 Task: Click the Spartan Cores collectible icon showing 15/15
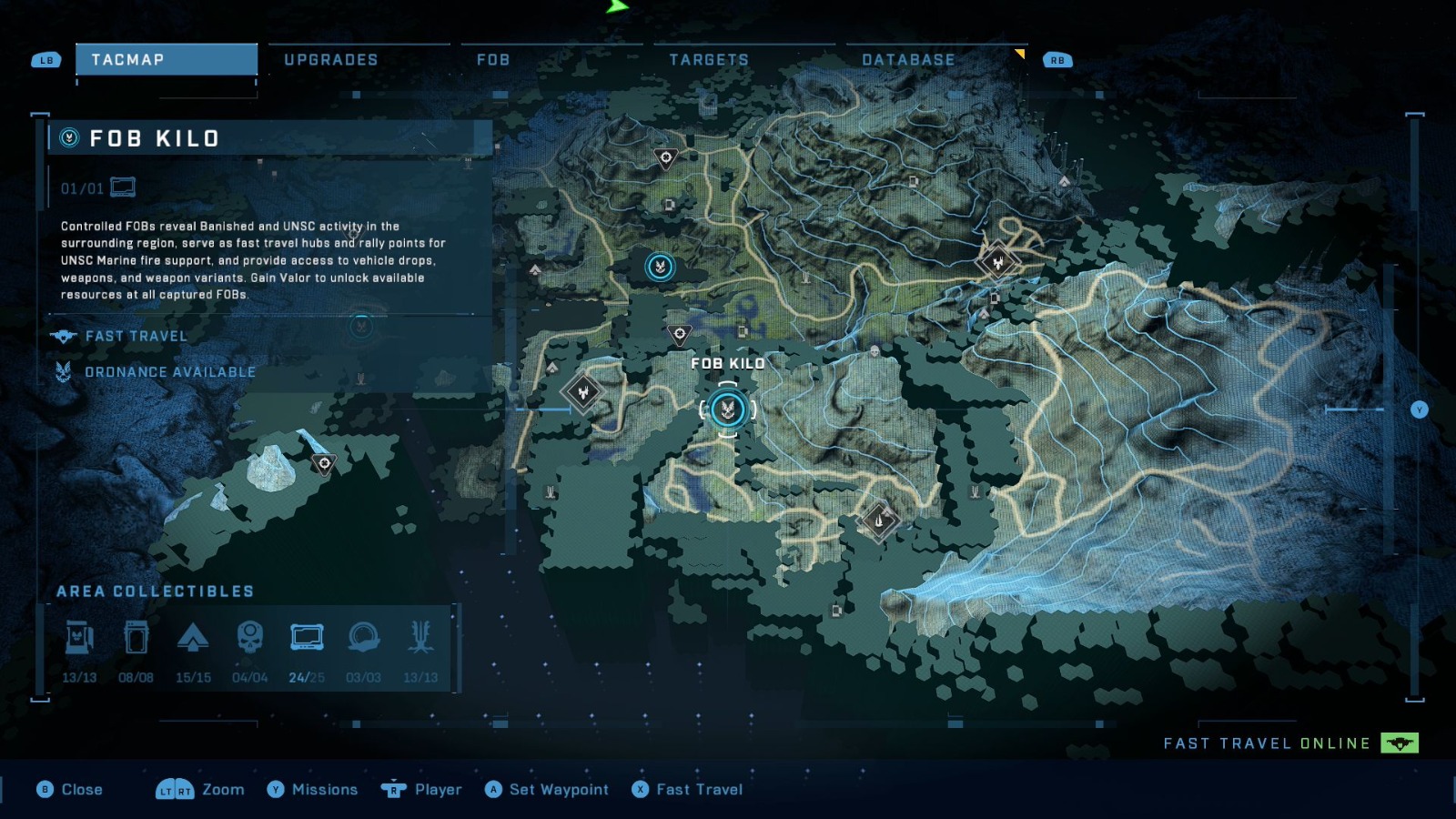click(x=195, y=638)
